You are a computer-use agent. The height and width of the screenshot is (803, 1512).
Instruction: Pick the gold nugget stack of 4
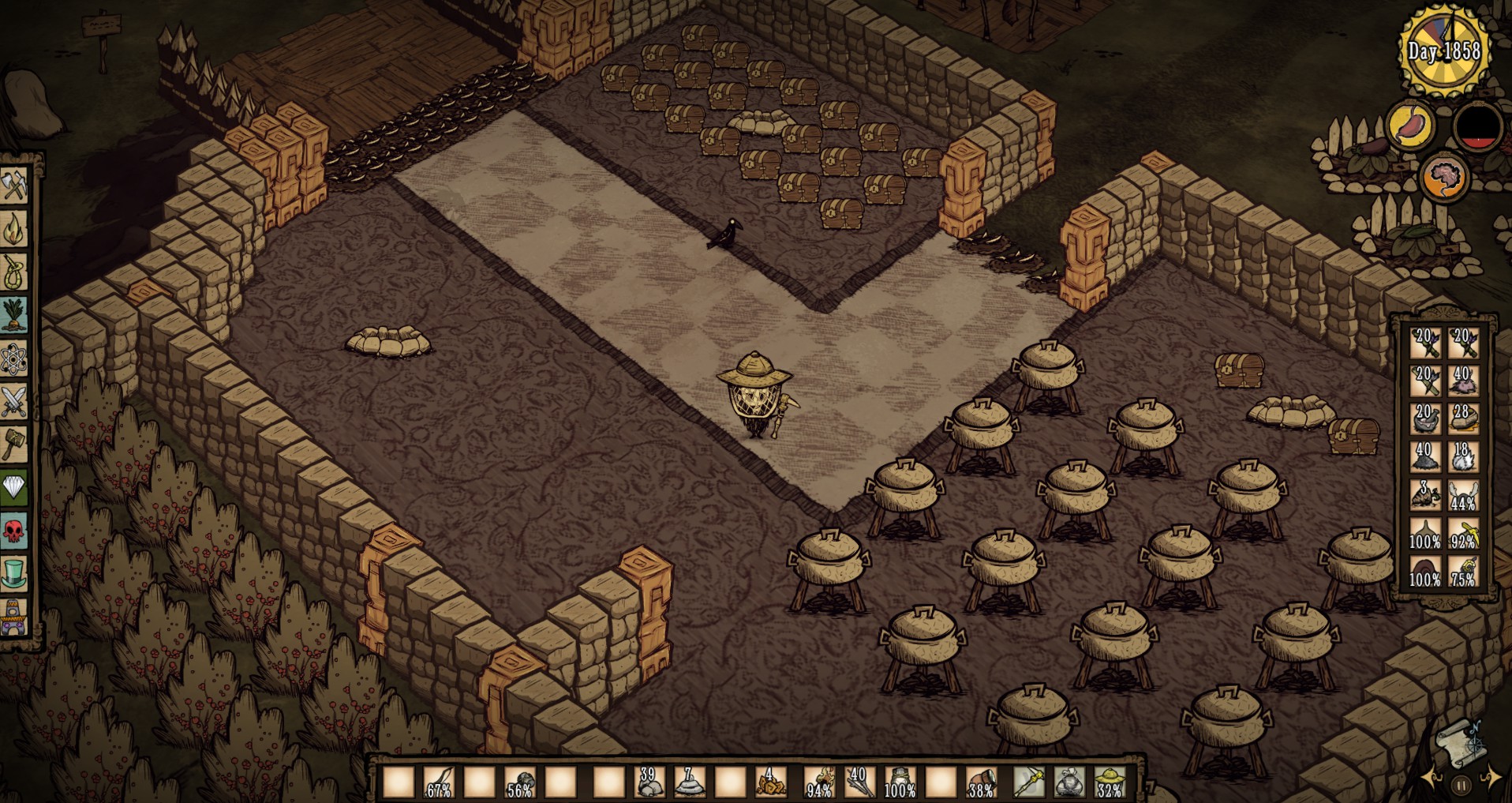coord(771,782)
